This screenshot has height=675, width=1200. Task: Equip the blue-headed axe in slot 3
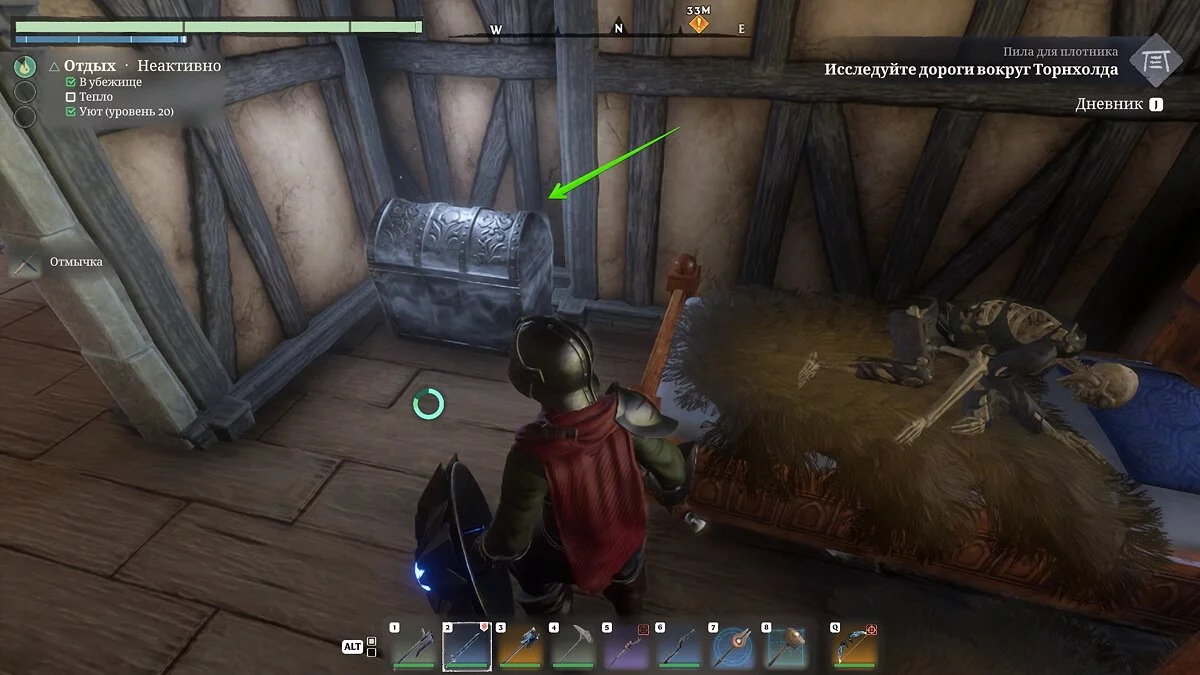pos(520,648)
